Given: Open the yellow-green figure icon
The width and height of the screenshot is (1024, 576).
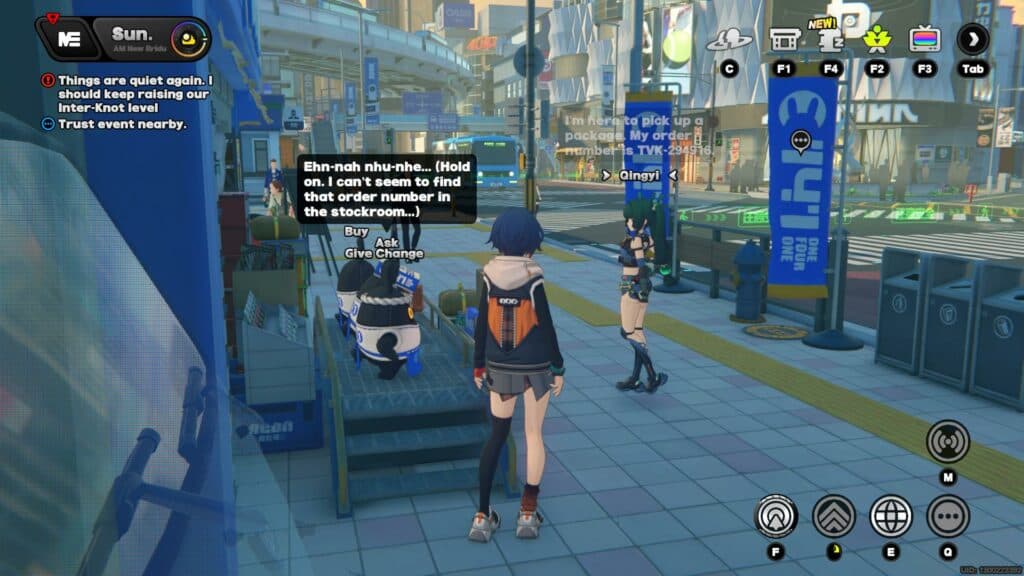Looking at the screenshot, I should [x=877, y=40].
